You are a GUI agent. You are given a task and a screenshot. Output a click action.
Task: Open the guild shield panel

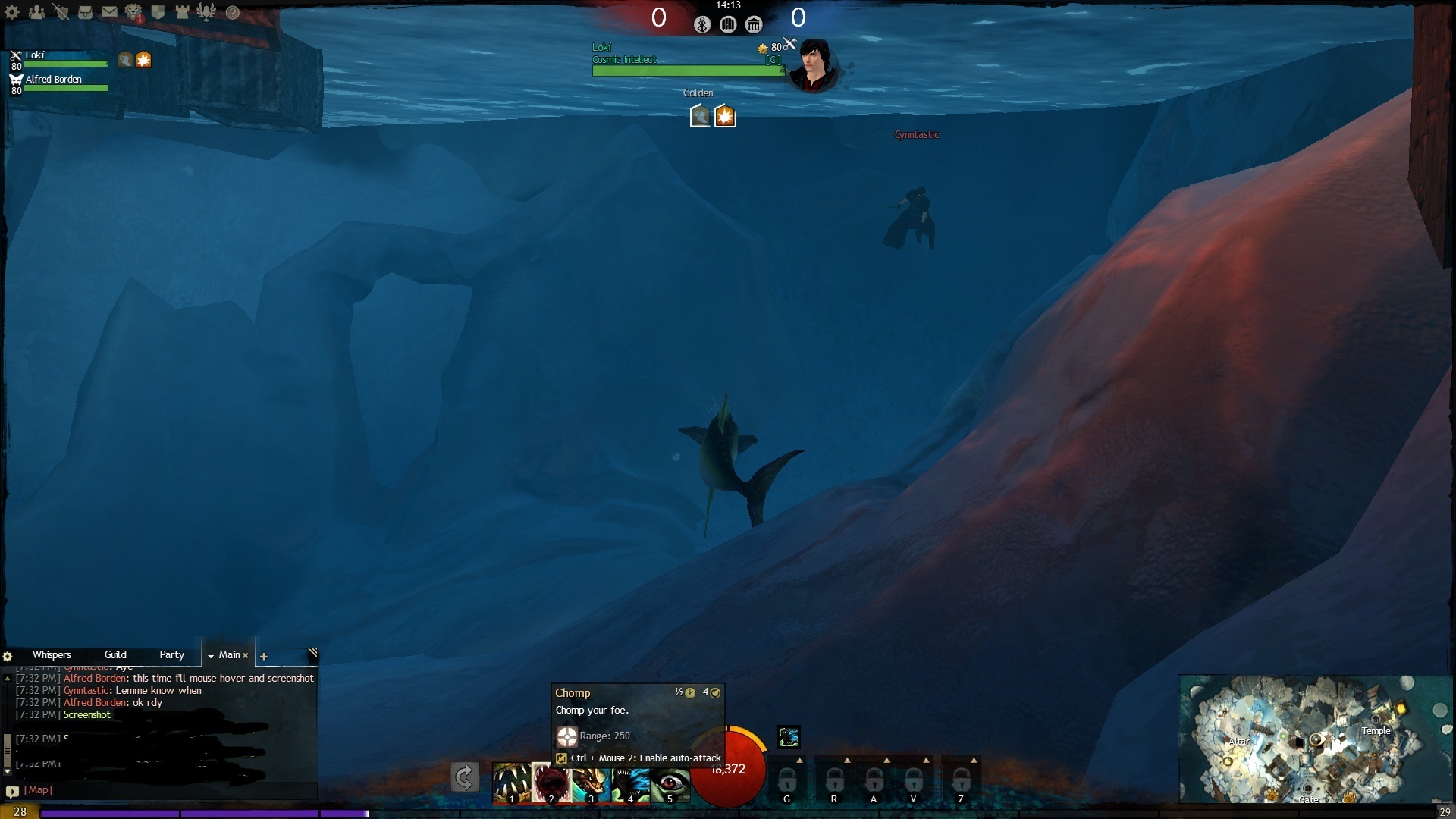(x=158, y=12)
